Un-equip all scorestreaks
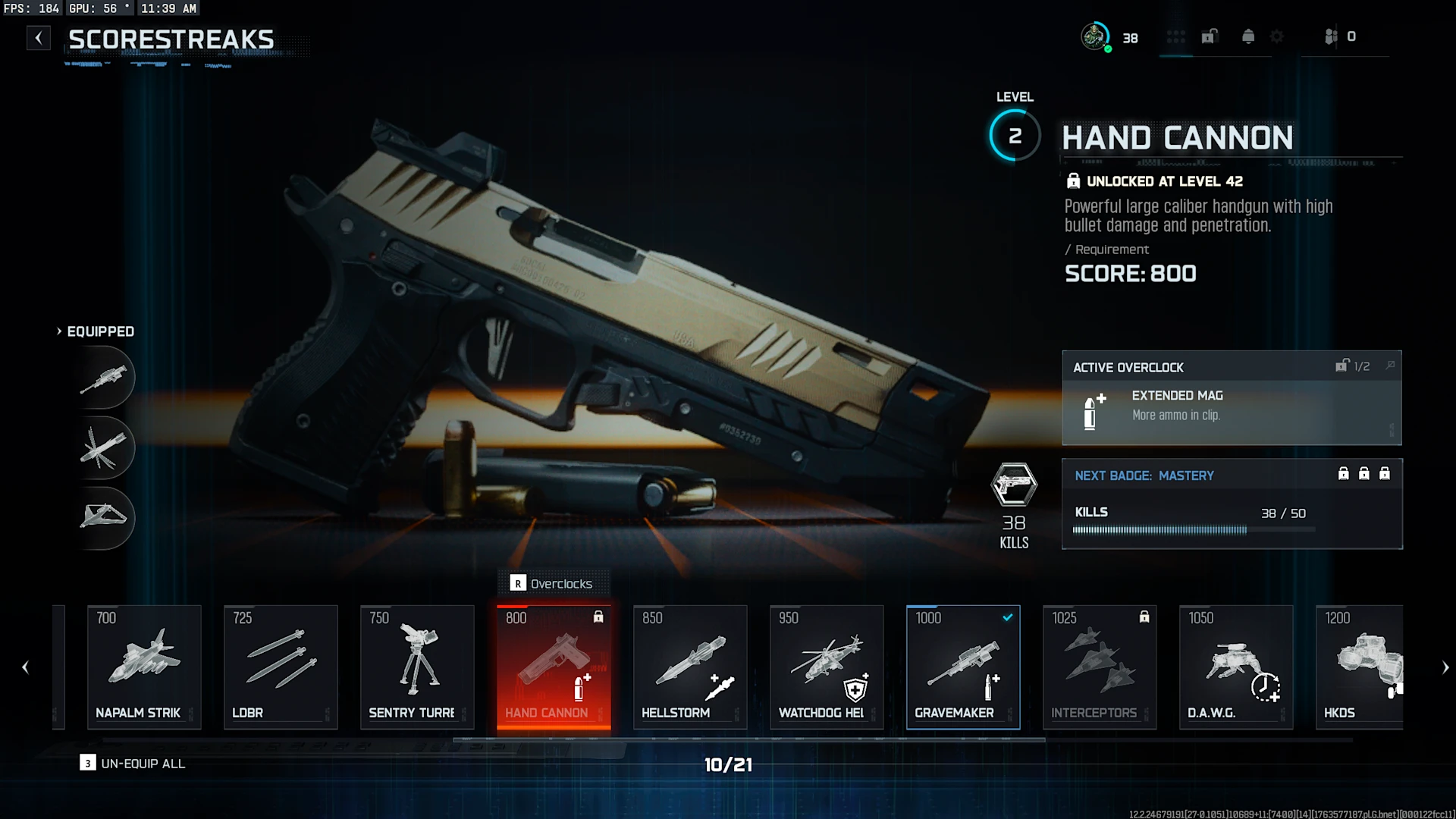This screenshot has width=1456, height=819. click(x=133, y=764)
